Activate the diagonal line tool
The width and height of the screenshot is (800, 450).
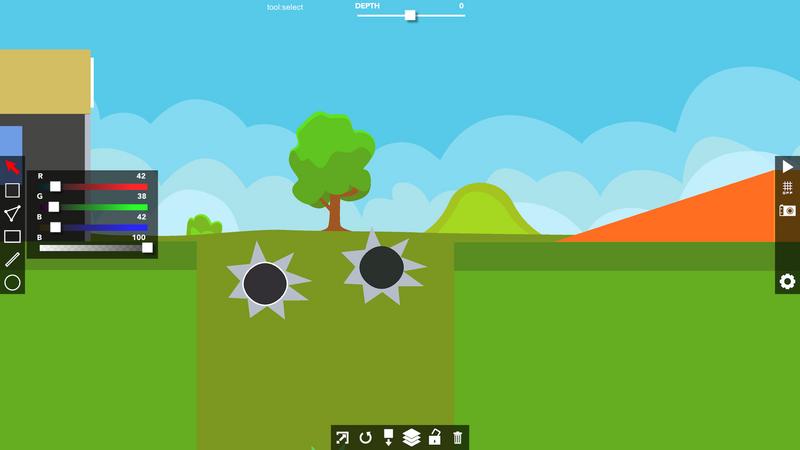pyautogui.click(x=12, y=259)
